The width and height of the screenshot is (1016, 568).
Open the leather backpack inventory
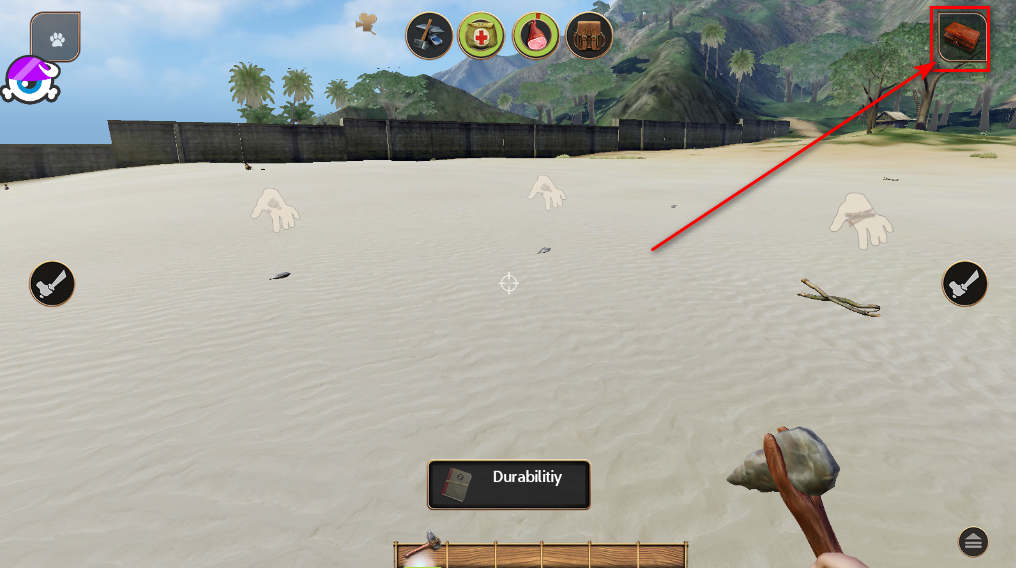point(589,36)
